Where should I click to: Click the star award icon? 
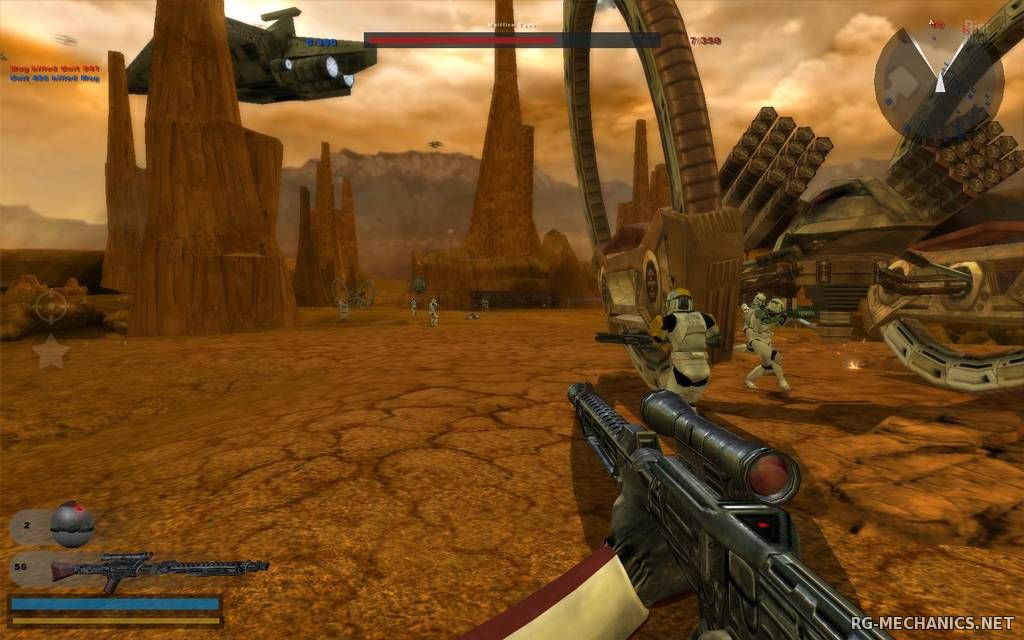coord(52,352)
